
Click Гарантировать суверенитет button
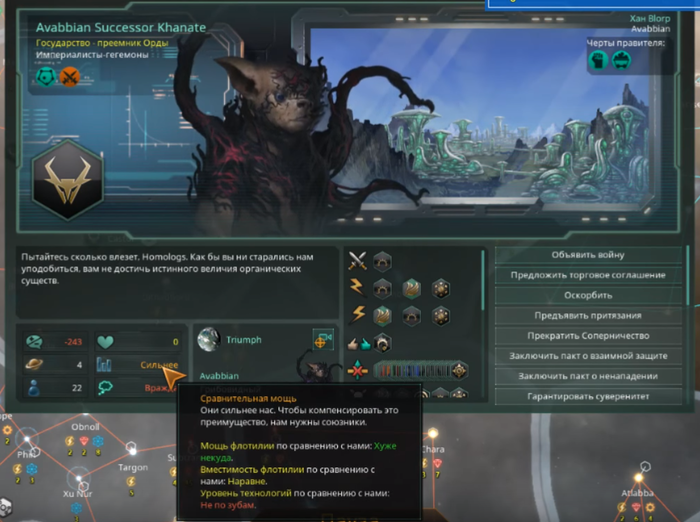pyautogui.click(x=588, y=396)
